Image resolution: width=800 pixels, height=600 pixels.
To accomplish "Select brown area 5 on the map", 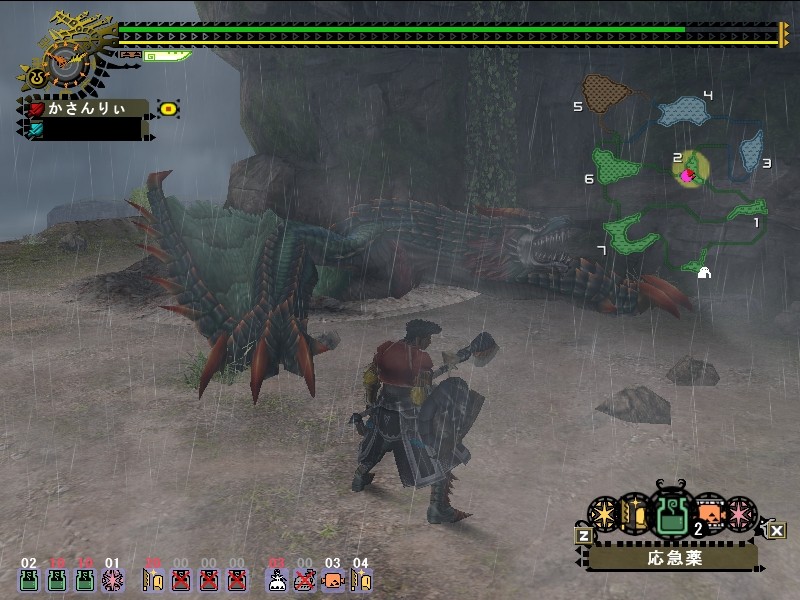I will [x=605, y=93].
